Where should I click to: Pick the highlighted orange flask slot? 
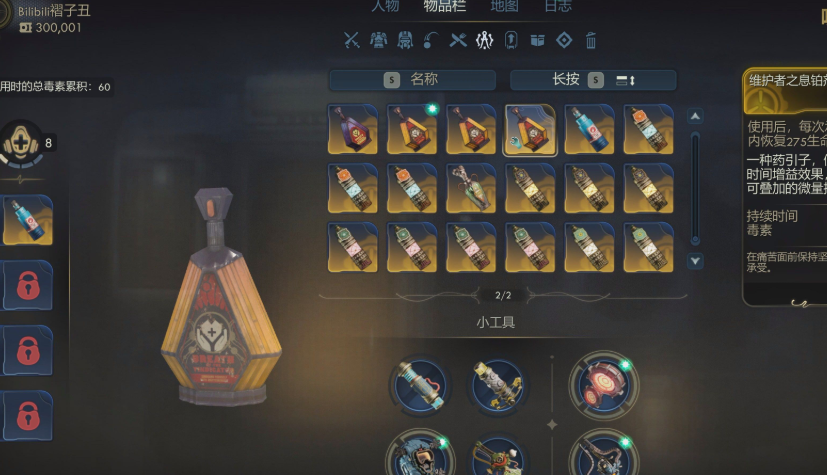point(530,130)
